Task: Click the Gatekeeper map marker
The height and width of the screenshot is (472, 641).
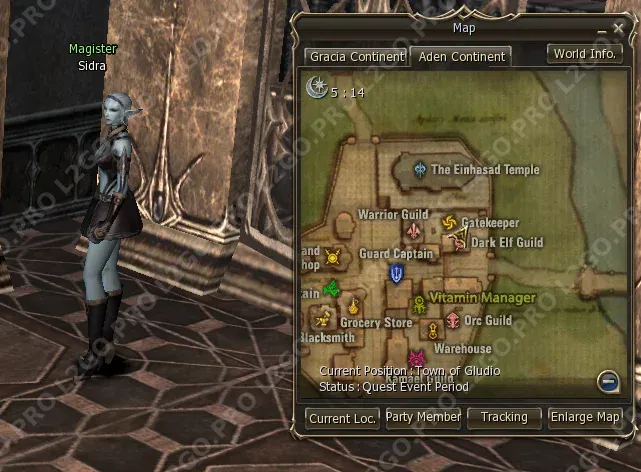Action: tap(448, 222)
